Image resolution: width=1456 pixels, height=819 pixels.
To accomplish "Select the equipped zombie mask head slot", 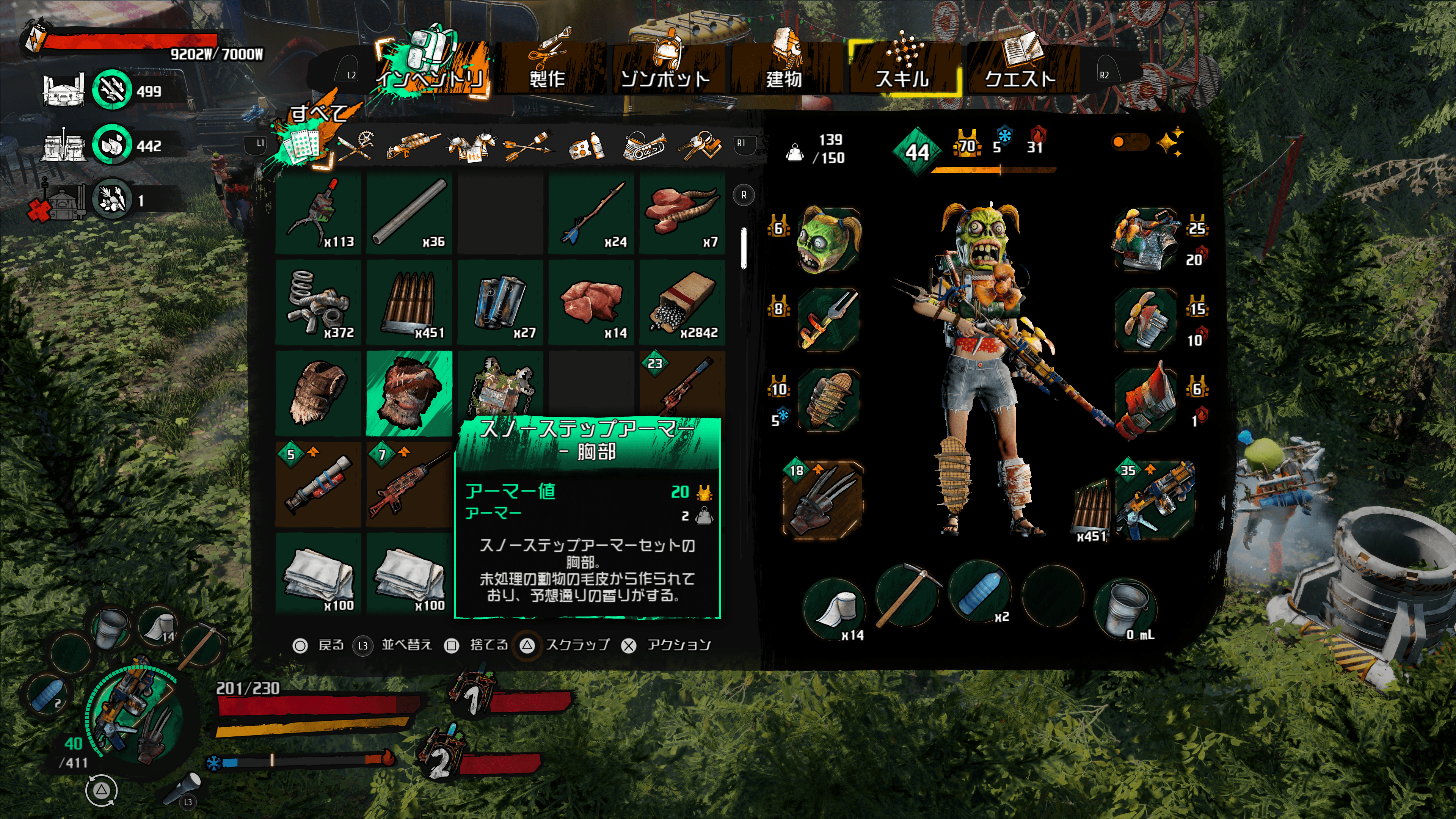I will click(828, 240).
